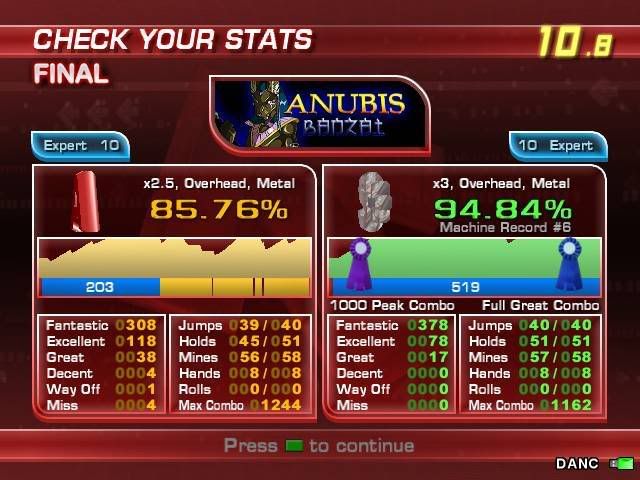640x480 pixels.
Task: Select the left player's Expert 10 badge
Action: pos(81,146)
